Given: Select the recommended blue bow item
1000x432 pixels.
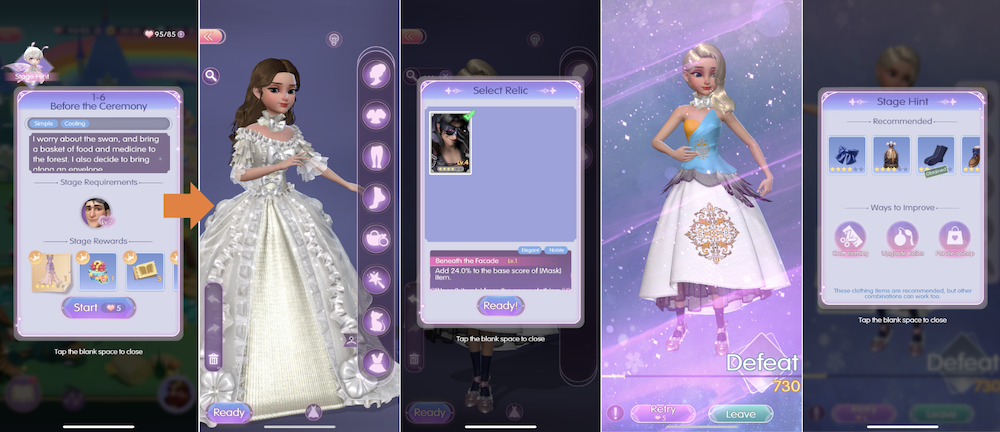Looking at the screenshot, I should pyautogui.click(x=844, y=156).
